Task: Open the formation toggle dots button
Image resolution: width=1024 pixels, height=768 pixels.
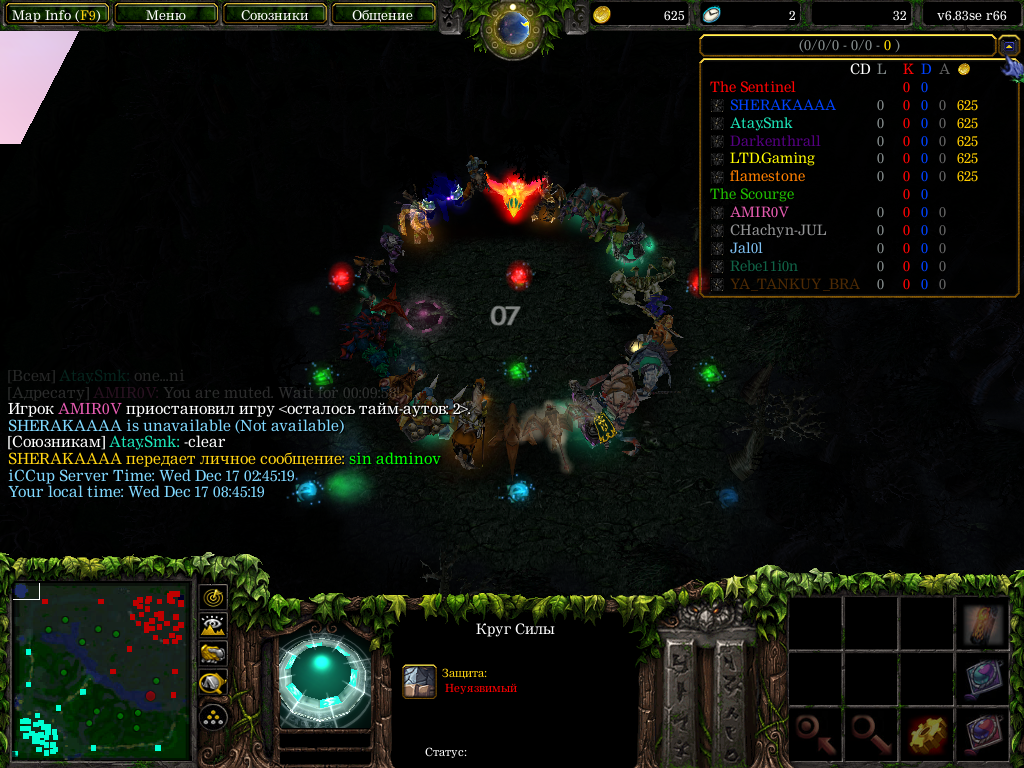Action: click(213, 716)
